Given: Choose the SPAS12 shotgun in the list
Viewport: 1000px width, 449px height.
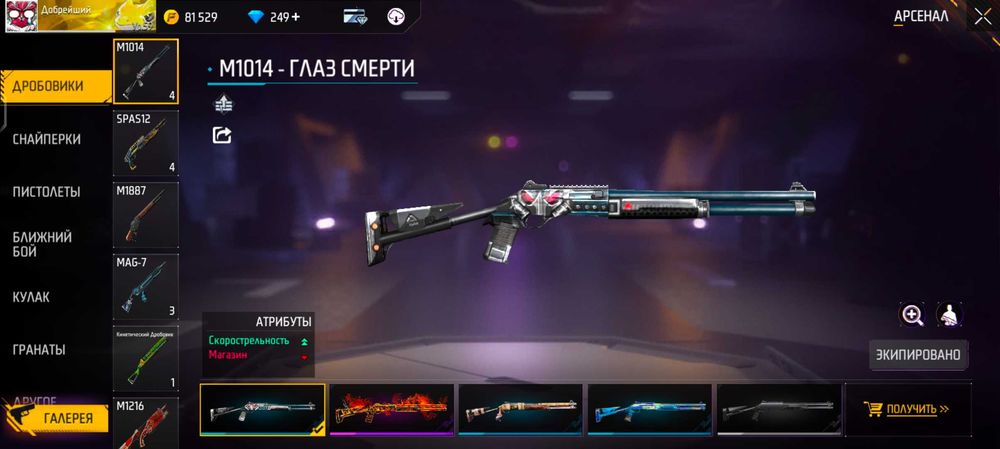Looking at the screenshot, I should (x=146, y=143).
